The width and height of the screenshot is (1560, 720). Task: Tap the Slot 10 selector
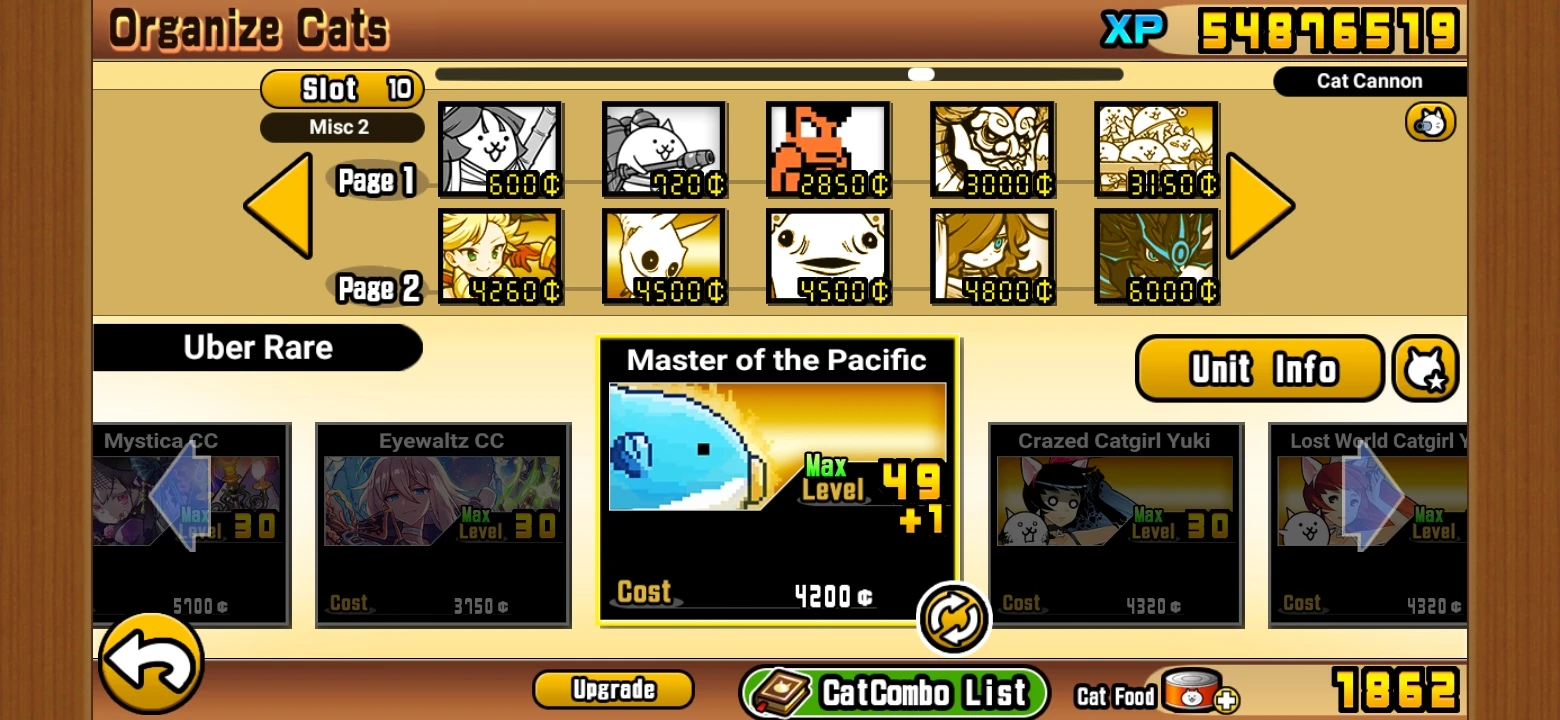[x=342, y=89]
